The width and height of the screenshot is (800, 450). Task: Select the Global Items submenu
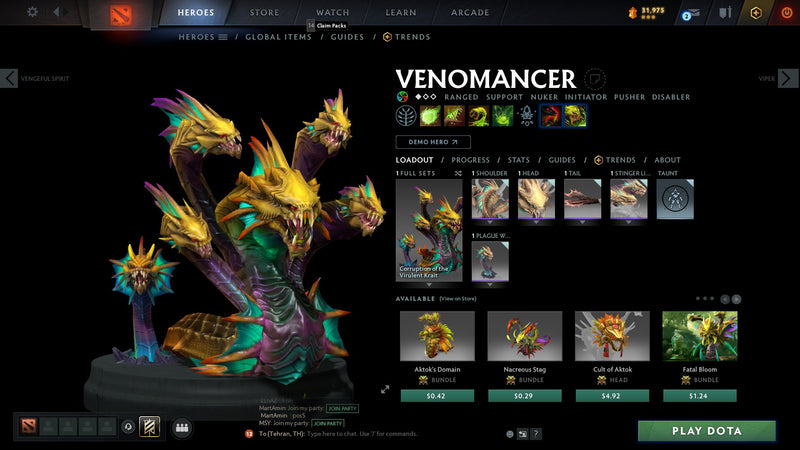pyautogui.click(x=276, y=37)
